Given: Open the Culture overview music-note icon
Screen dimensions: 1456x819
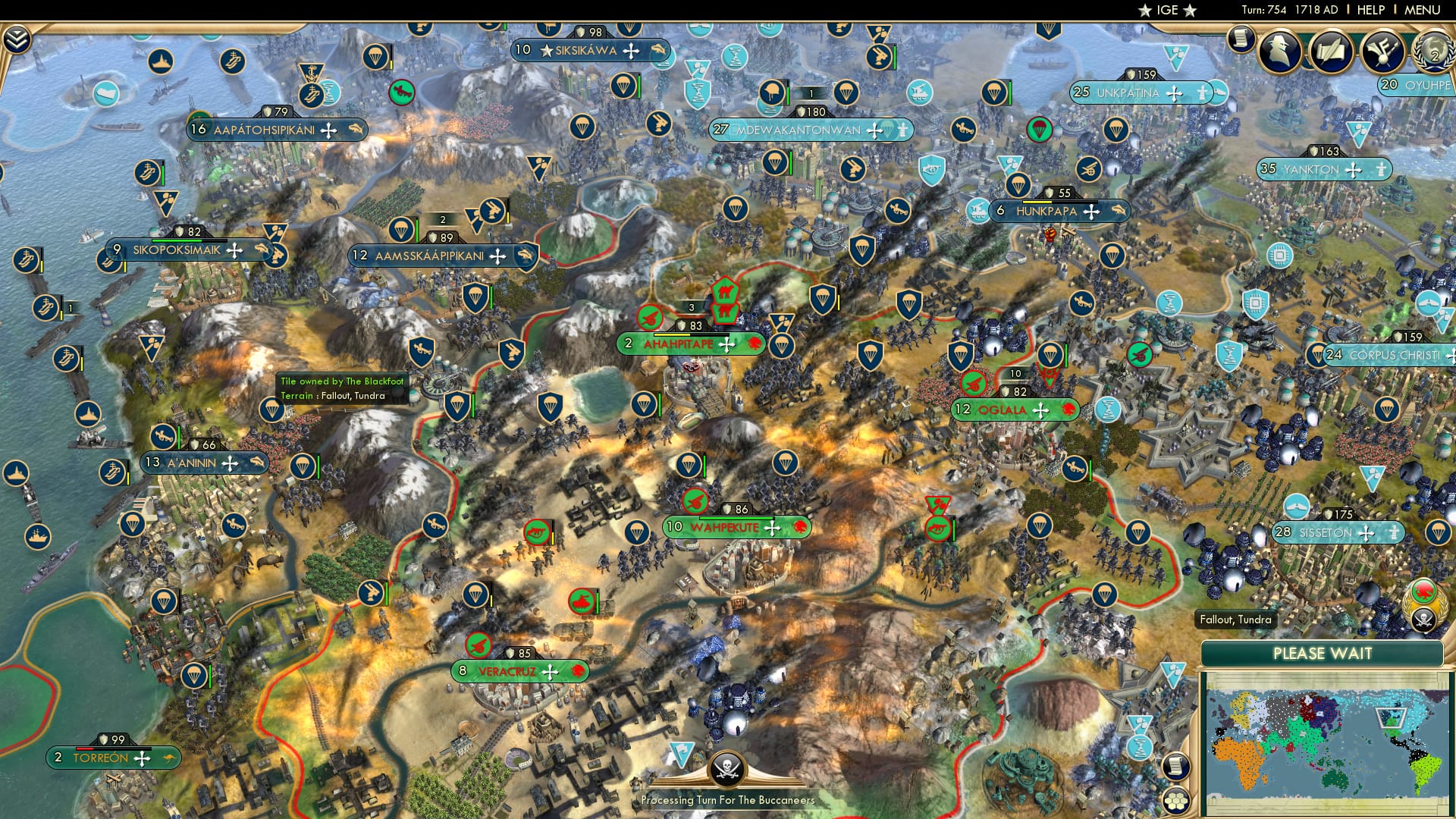Looking at the screenshot, I should pos(1382,52).
